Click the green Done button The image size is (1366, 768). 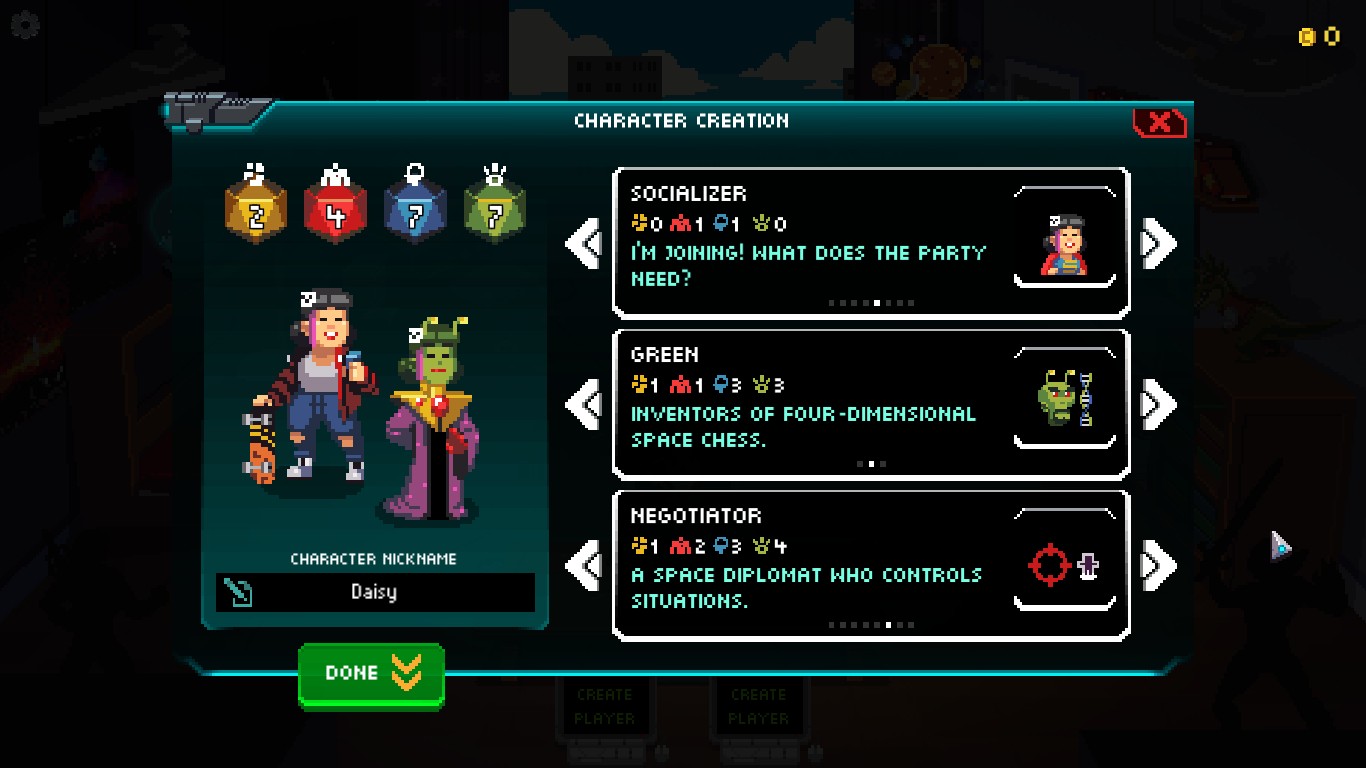(371, 675)
